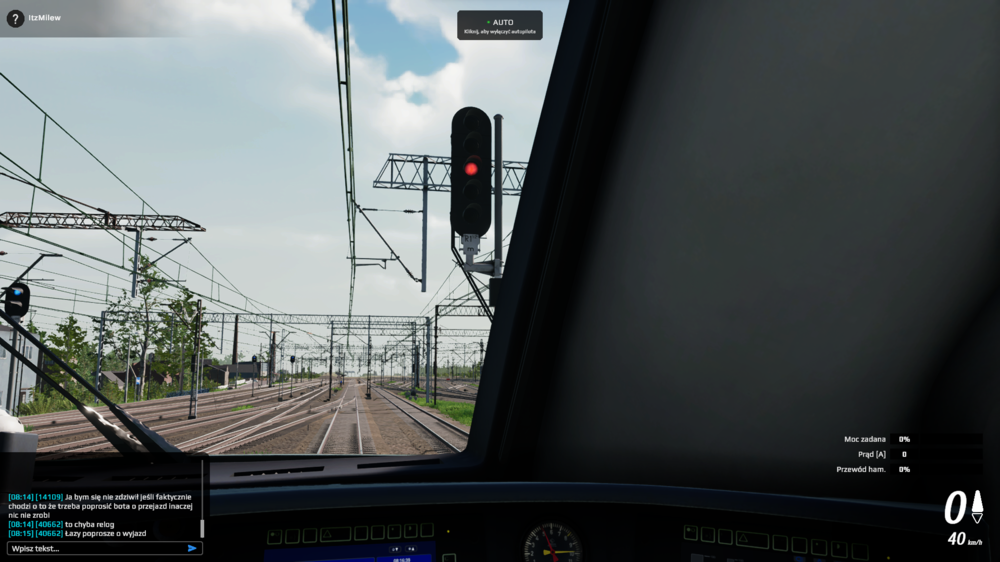The width and height of the screenshot is (1000, 562).
Task: Open the question mark help icon
Action: pos(15,18)
